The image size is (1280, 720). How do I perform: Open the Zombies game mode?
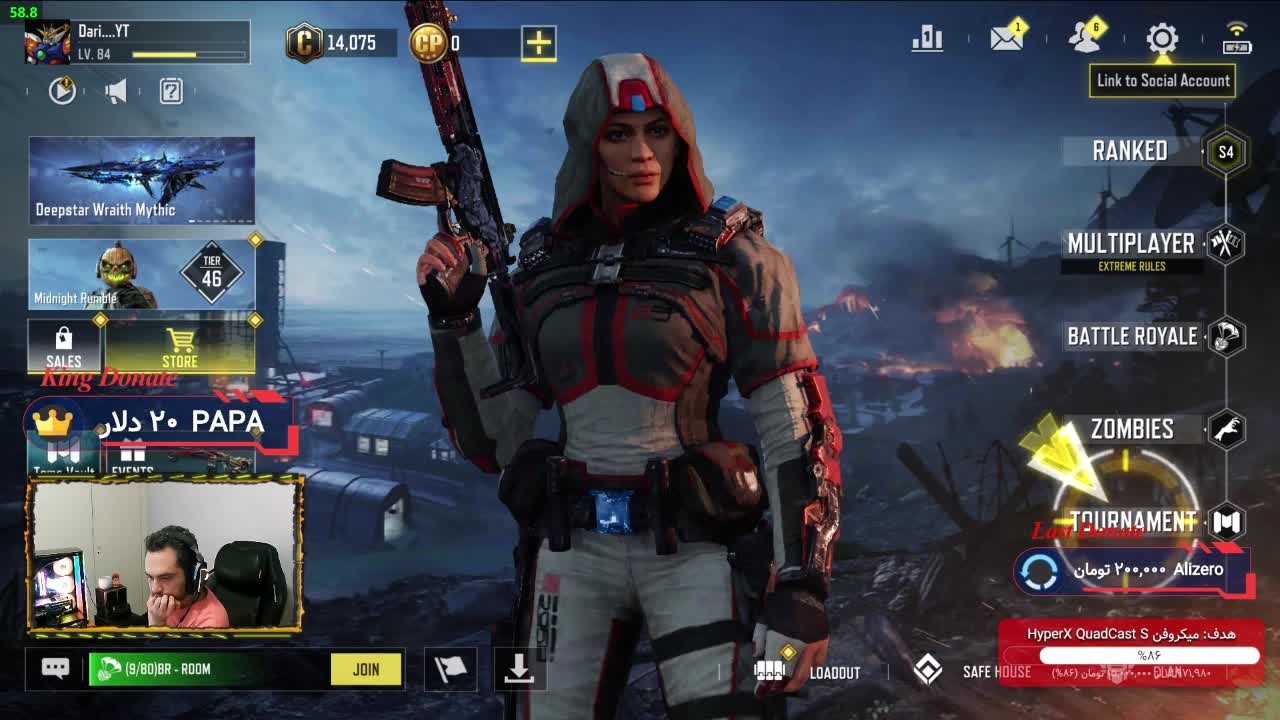pyautogui.click(x=1132, y=429)
